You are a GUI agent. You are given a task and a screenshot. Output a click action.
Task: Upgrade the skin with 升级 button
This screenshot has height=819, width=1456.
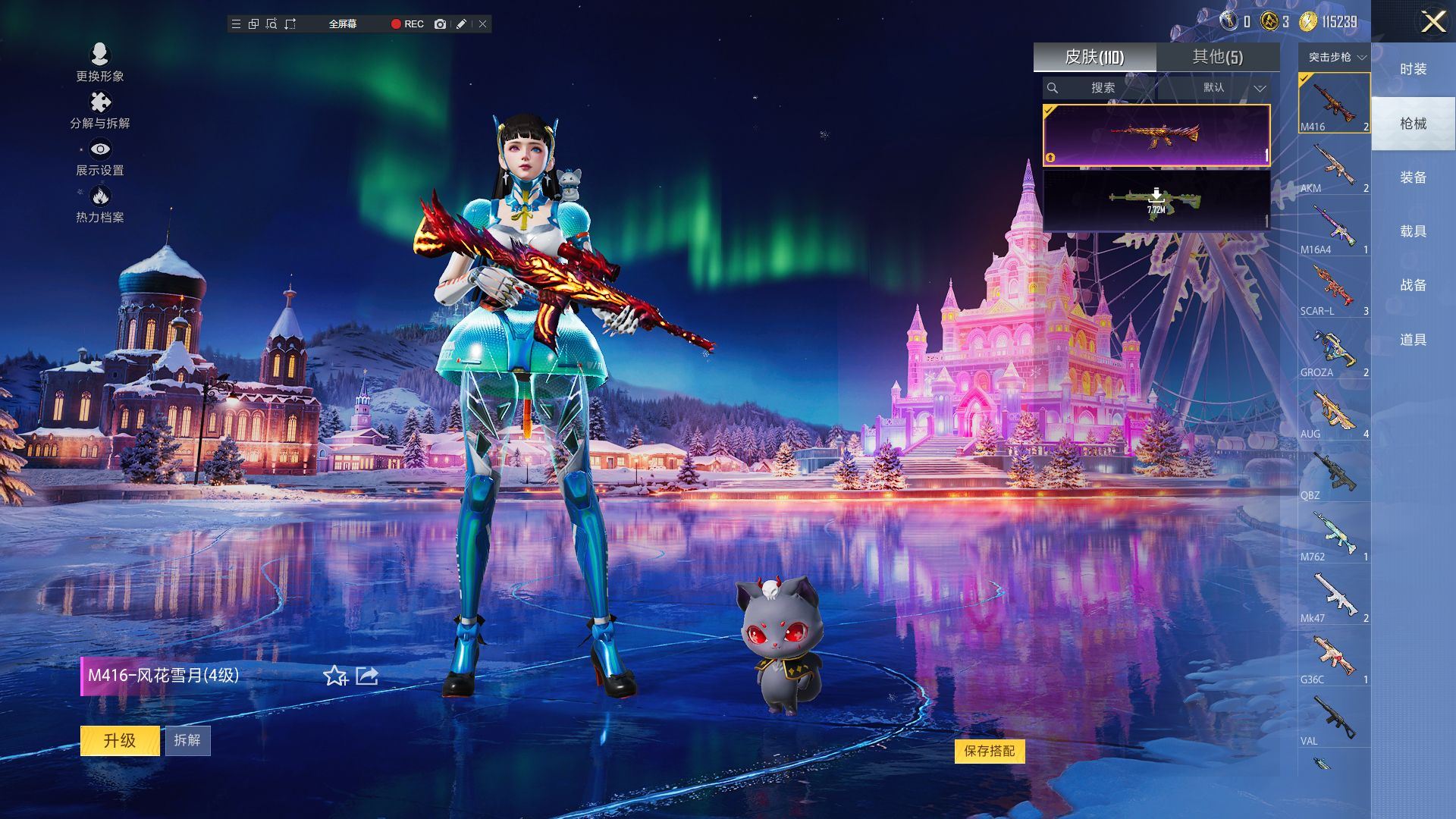point(120,740)
